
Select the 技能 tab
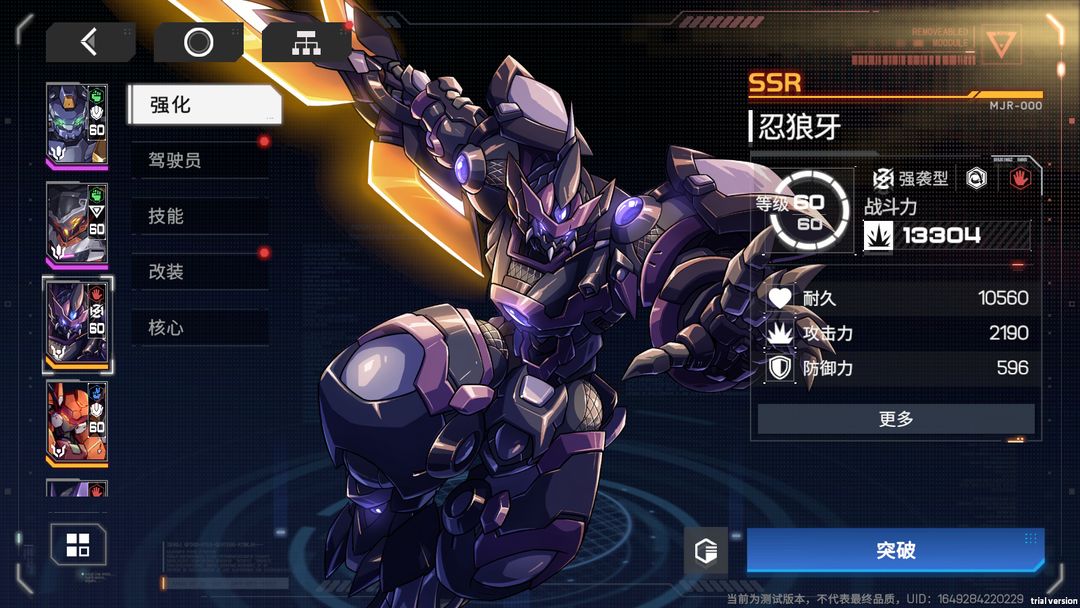(200, 216)
